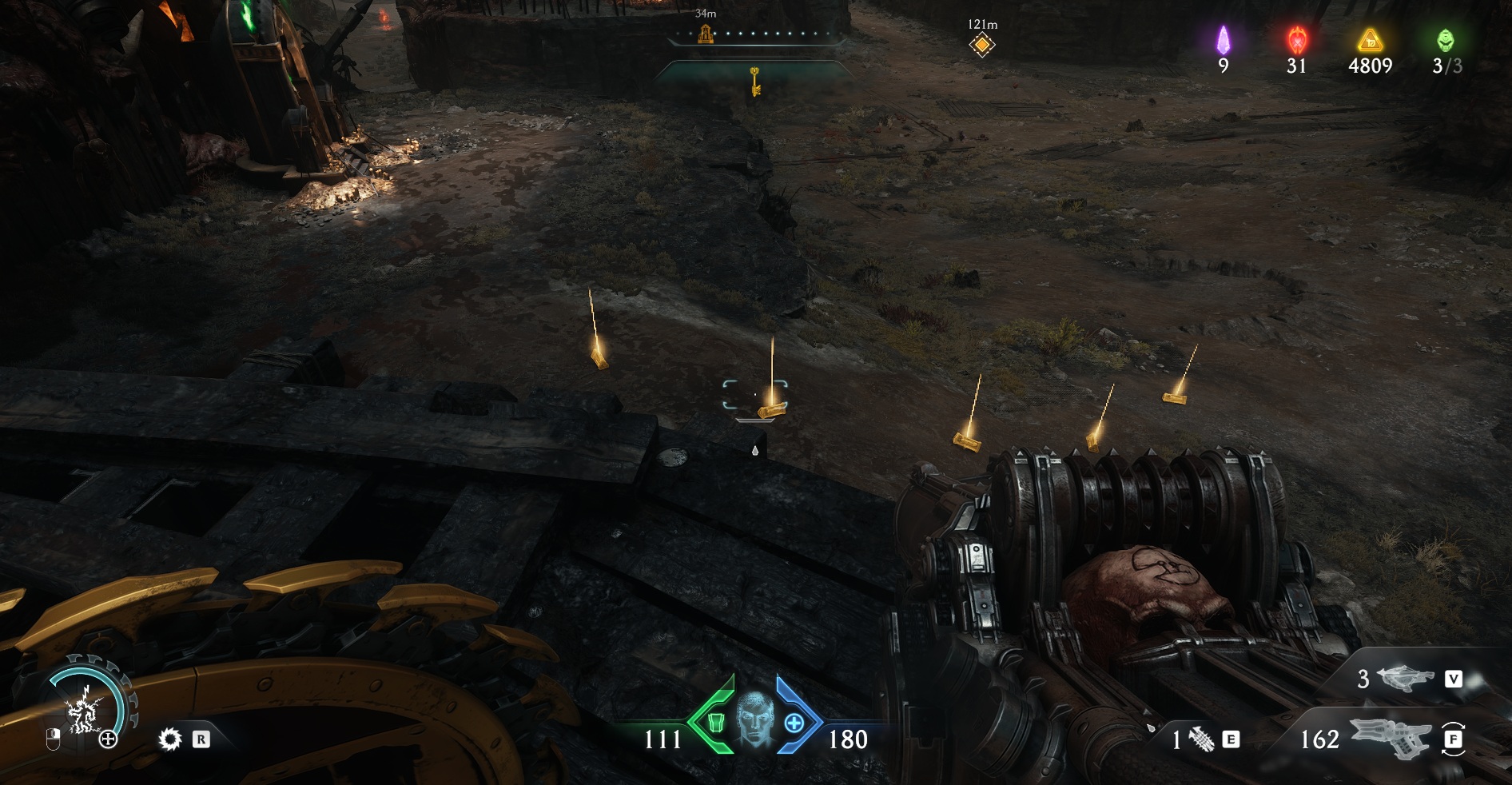
Task: Select the spiked melee weapon icon
Action: 1201,739
